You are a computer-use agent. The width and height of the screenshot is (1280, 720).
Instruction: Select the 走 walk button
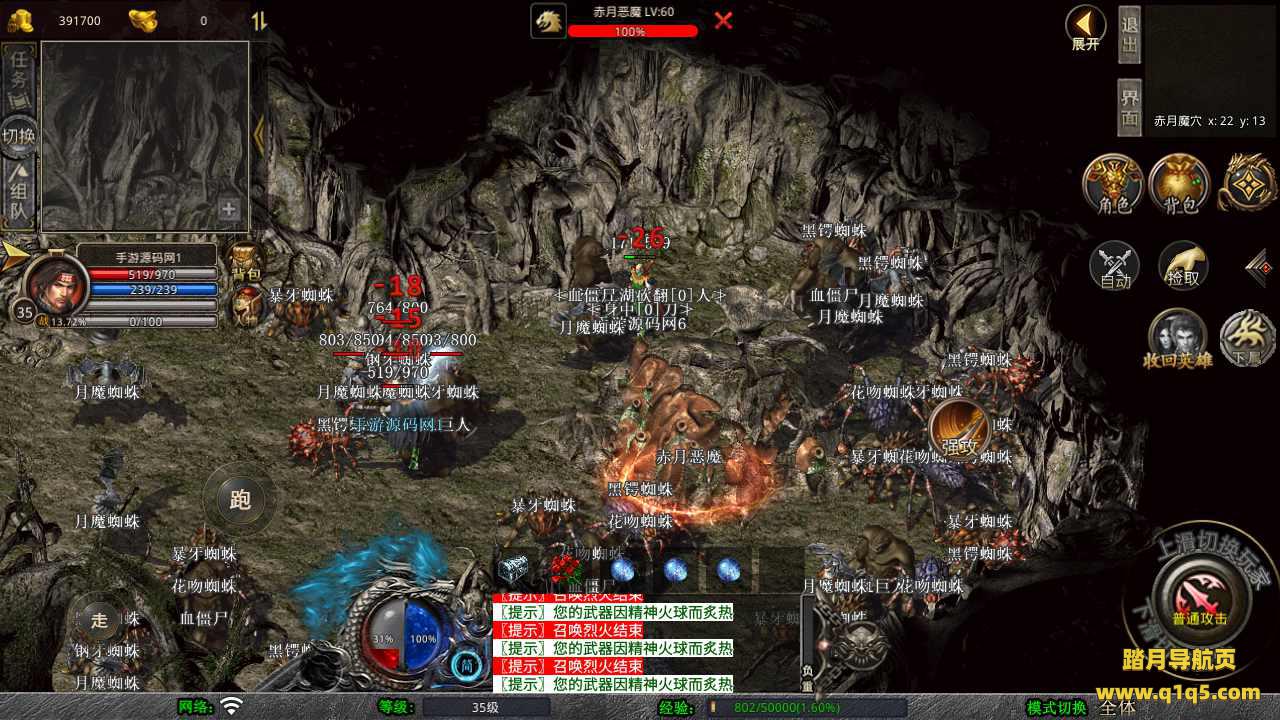[x=99, y=619]
